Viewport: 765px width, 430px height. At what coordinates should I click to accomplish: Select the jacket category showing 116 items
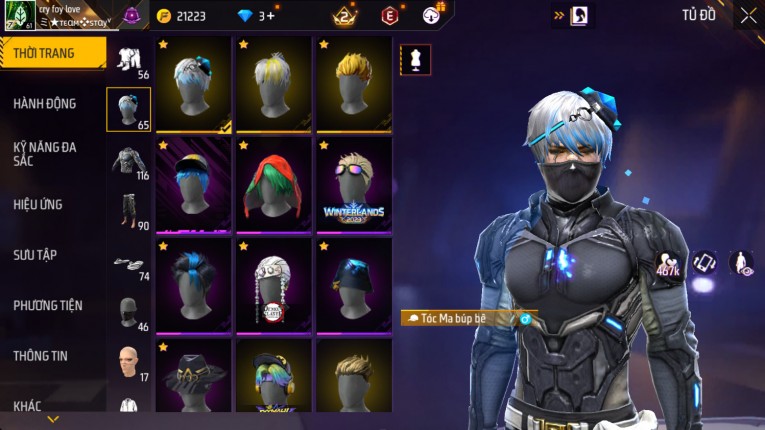pyautogui.click(x=129, y=161)
